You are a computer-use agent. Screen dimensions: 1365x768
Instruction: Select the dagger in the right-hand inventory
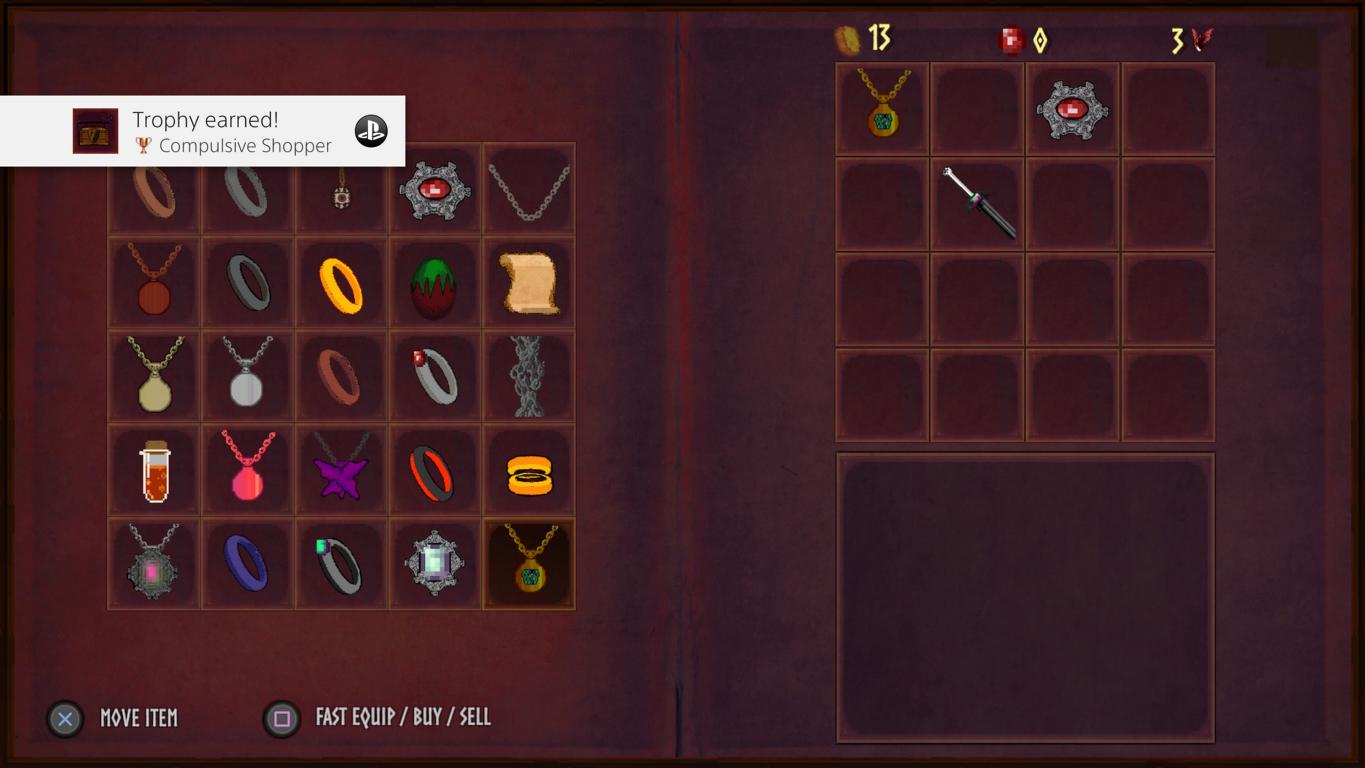979,203
